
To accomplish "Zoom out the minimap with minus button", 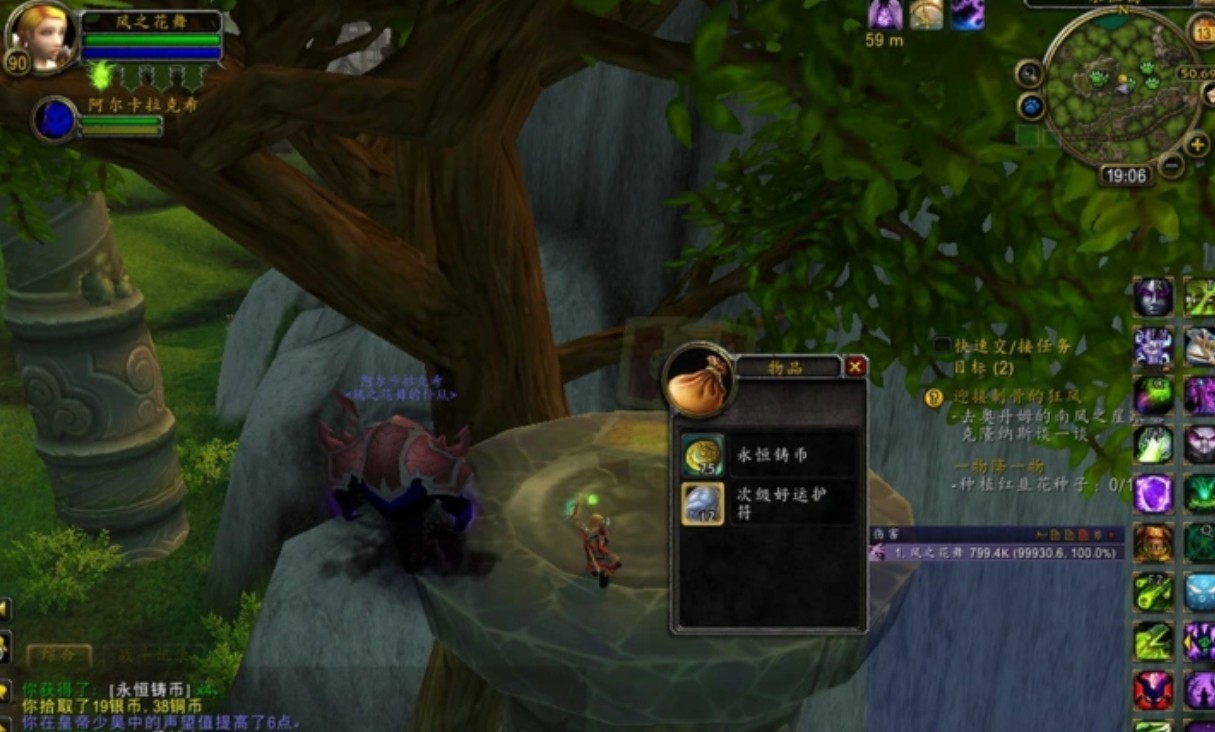I will click(x=1171, y=166).
